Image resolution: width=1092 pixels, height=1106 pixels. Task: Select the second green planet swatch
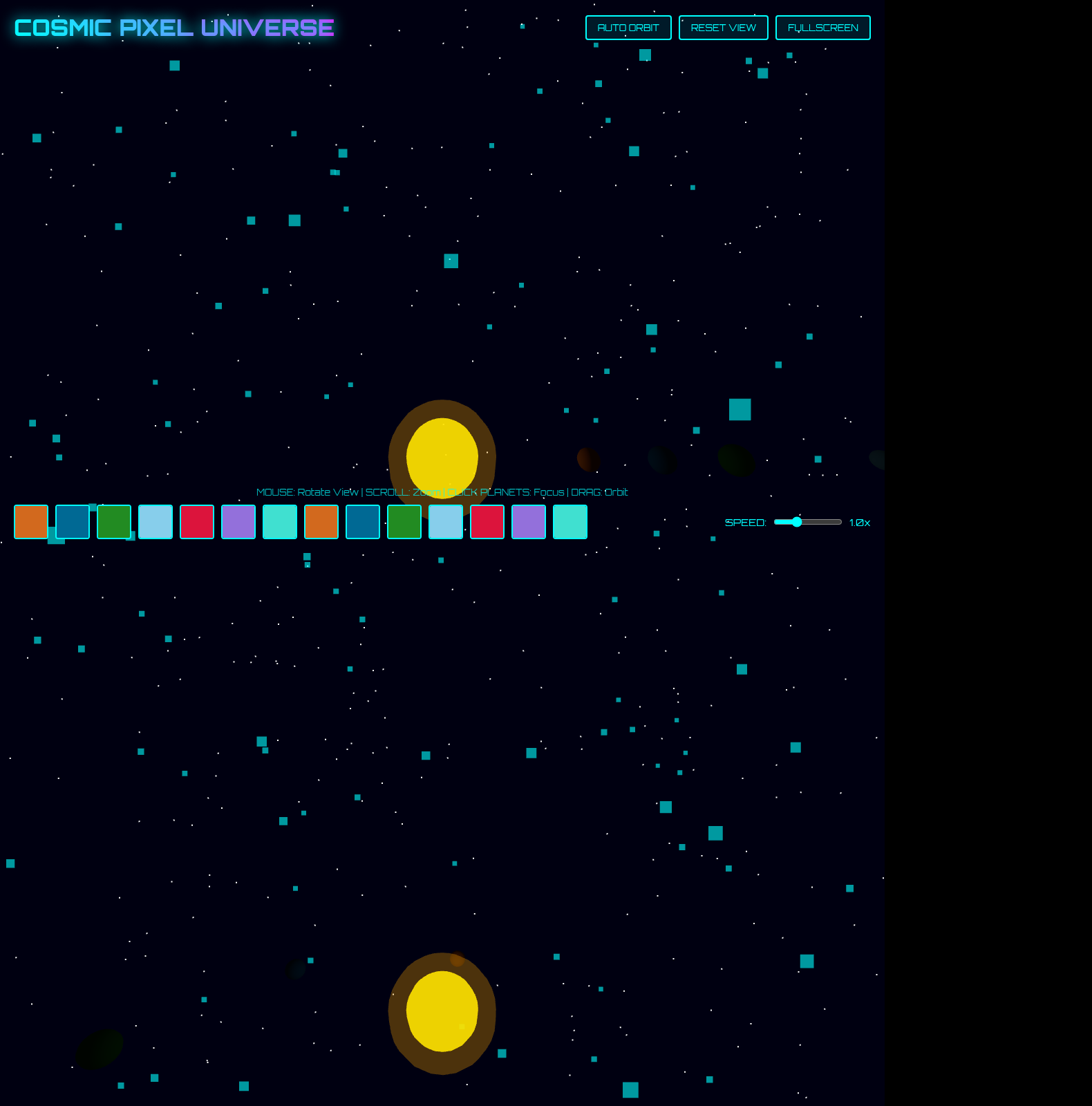click(x=404, y=522)
